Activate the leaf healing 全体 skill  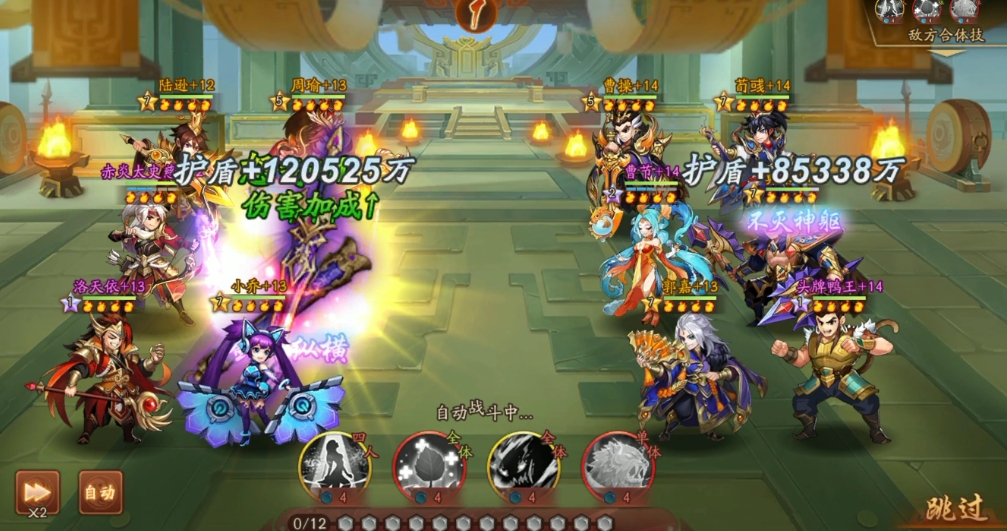[428, 465]
